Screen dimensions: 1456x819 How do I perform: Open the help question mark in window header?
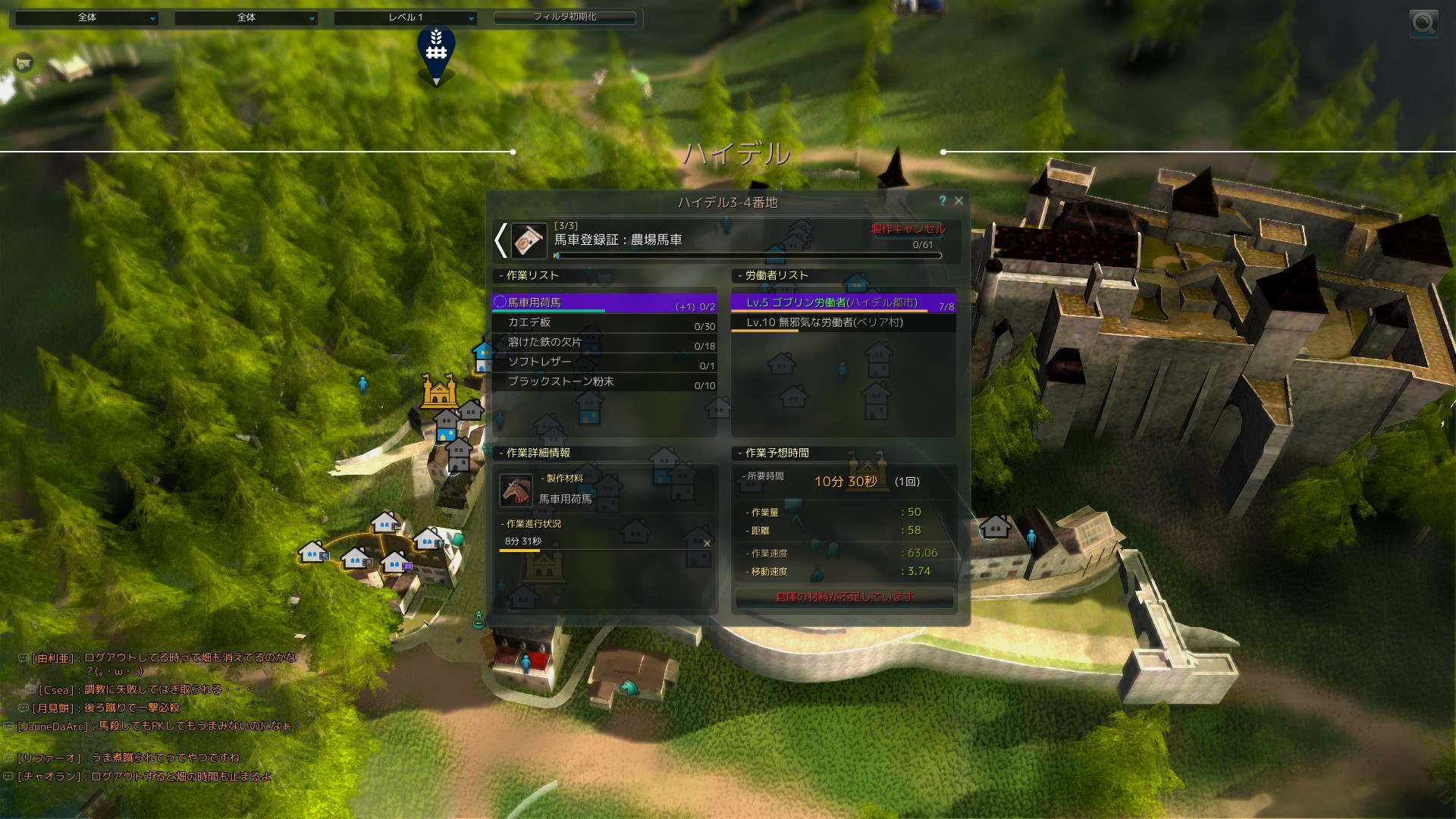(943, 201)
